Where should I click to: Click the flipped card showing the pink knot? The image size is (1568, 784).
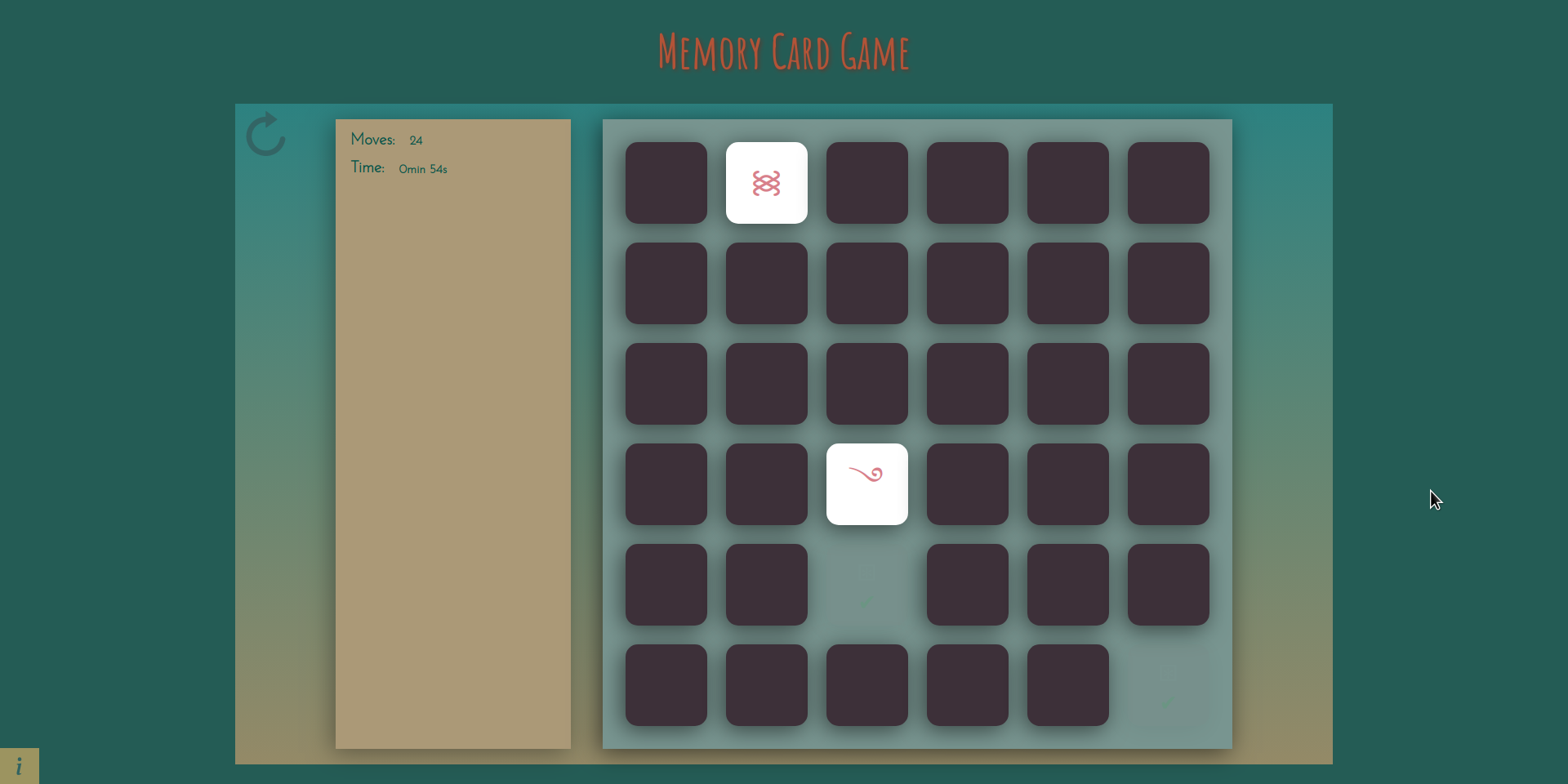[x=765, y=182]
